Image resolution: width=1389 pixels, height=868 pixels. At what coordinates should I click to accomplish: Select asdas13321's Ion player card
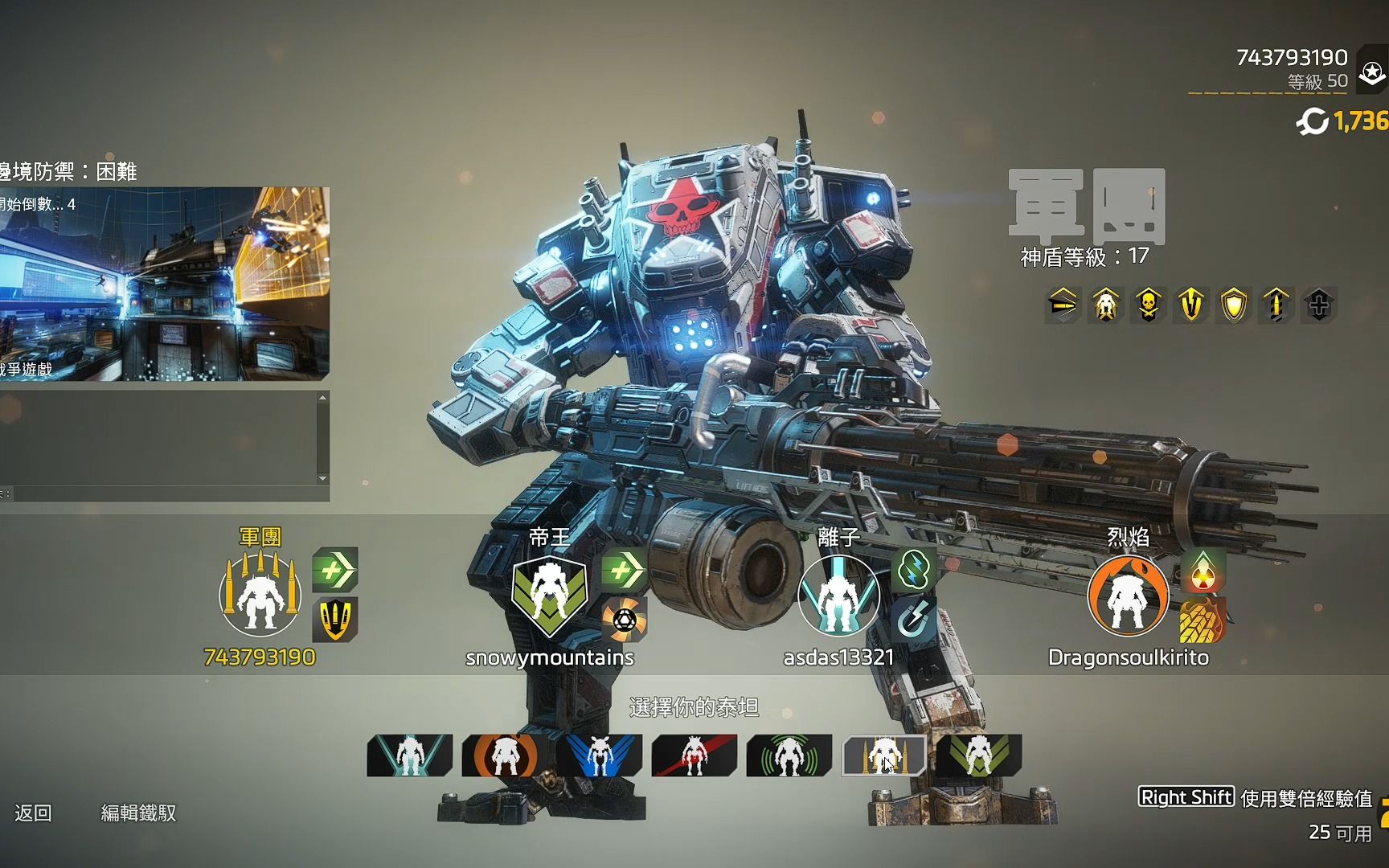pyautogui.click(x=838, y=596)
